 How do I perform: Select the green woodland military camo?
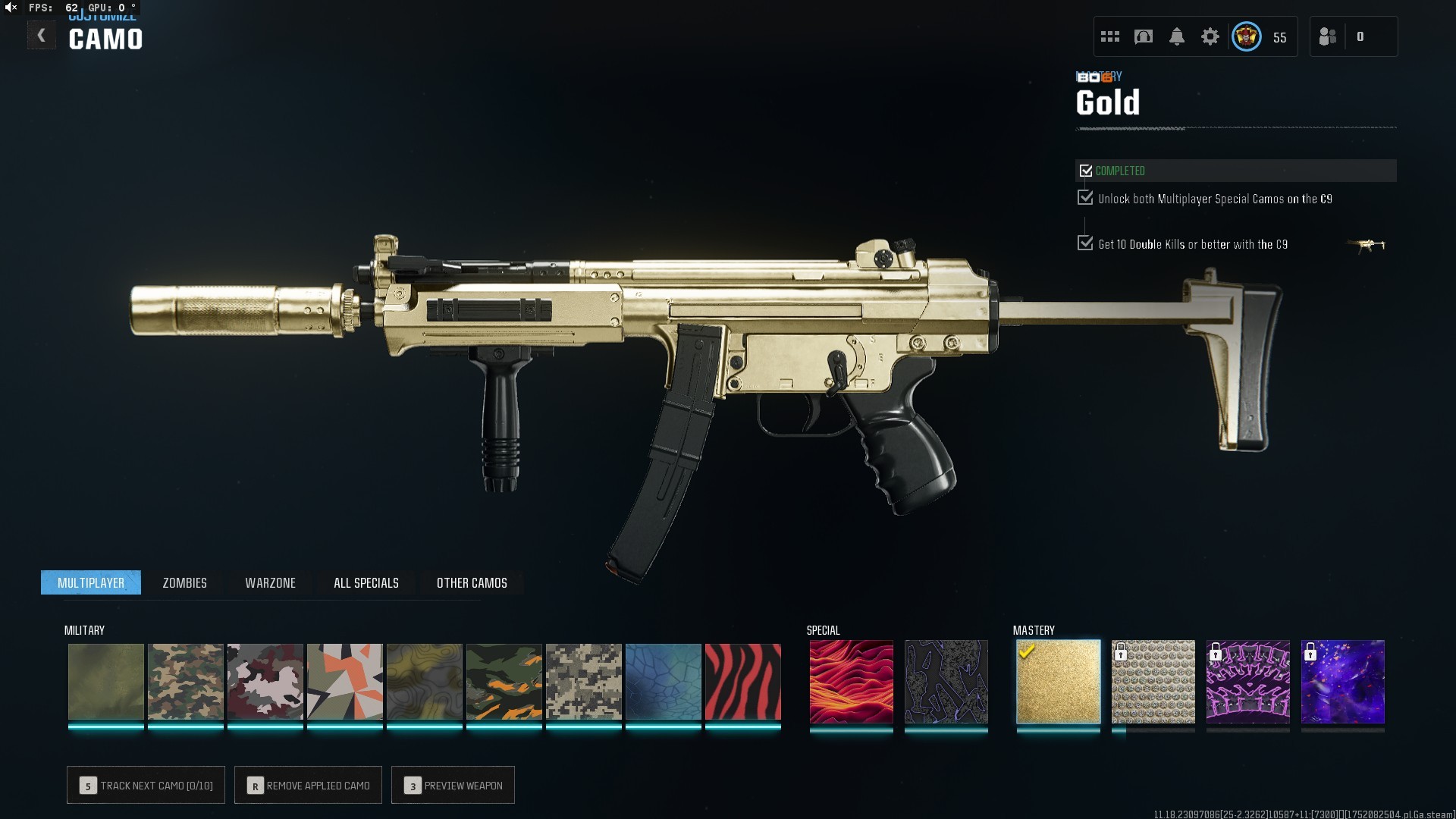pyautogui.click(x=185, y=682)
